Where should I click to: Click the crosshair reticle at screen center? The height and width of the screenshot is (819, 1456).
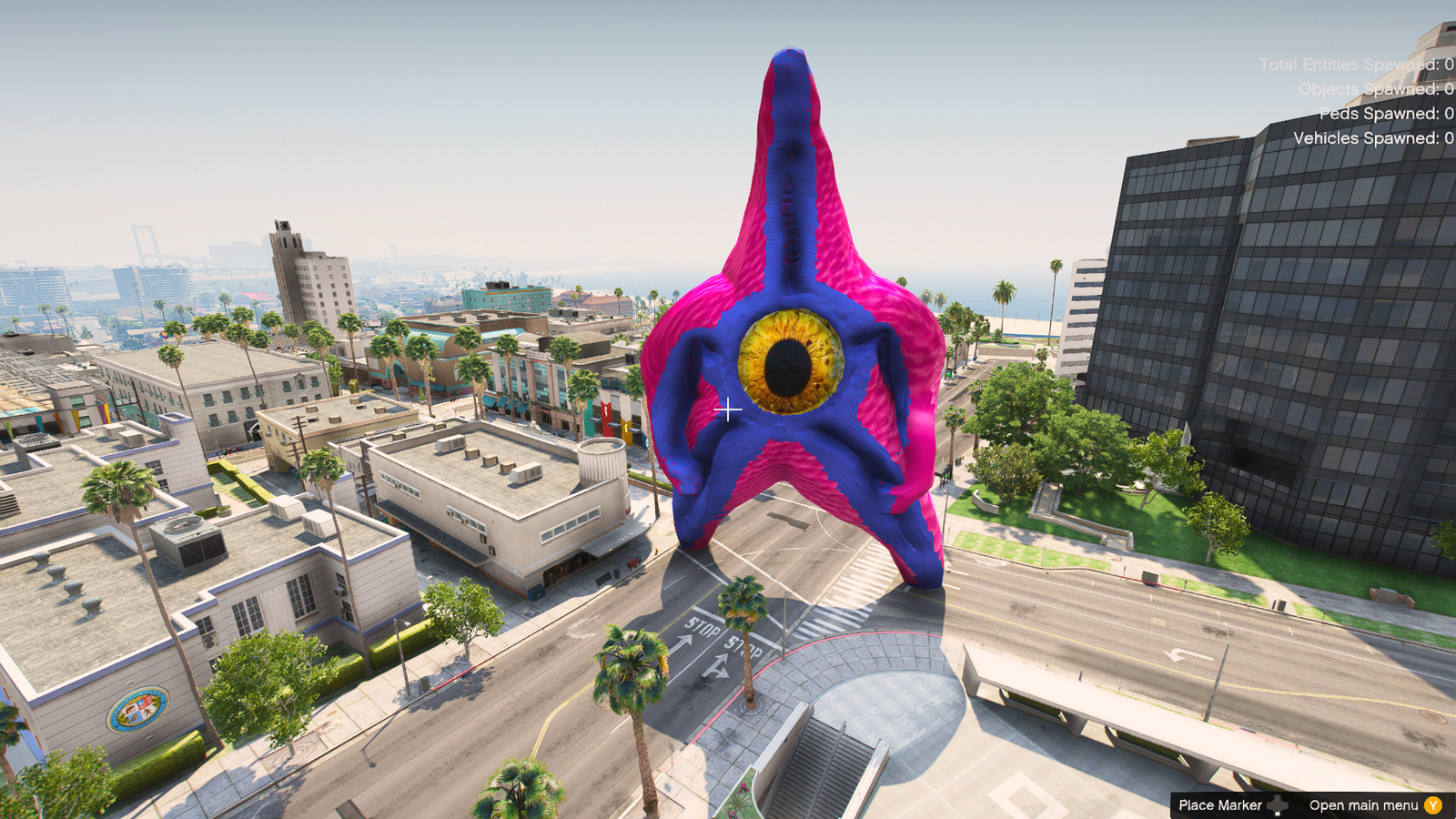pos(729,410)
